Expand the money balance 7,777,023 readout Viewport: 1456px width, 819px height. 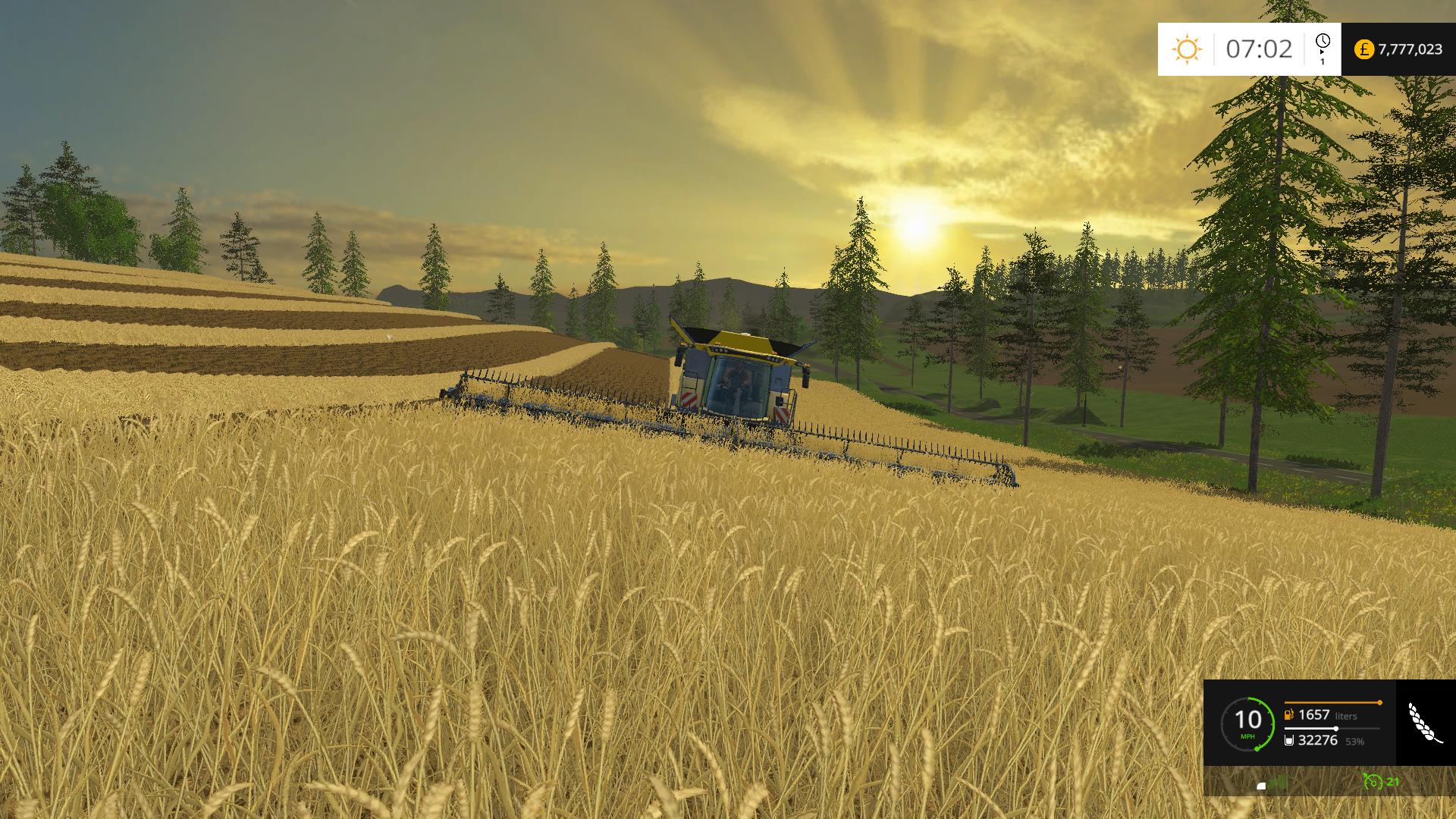tap(1410, 49)
